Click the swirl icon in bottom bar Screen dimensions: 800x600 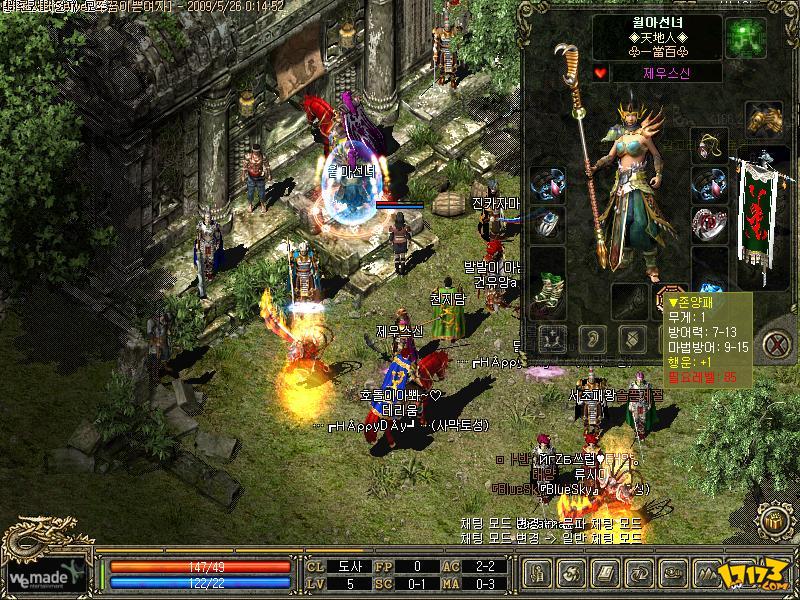(x=573, y=574)
